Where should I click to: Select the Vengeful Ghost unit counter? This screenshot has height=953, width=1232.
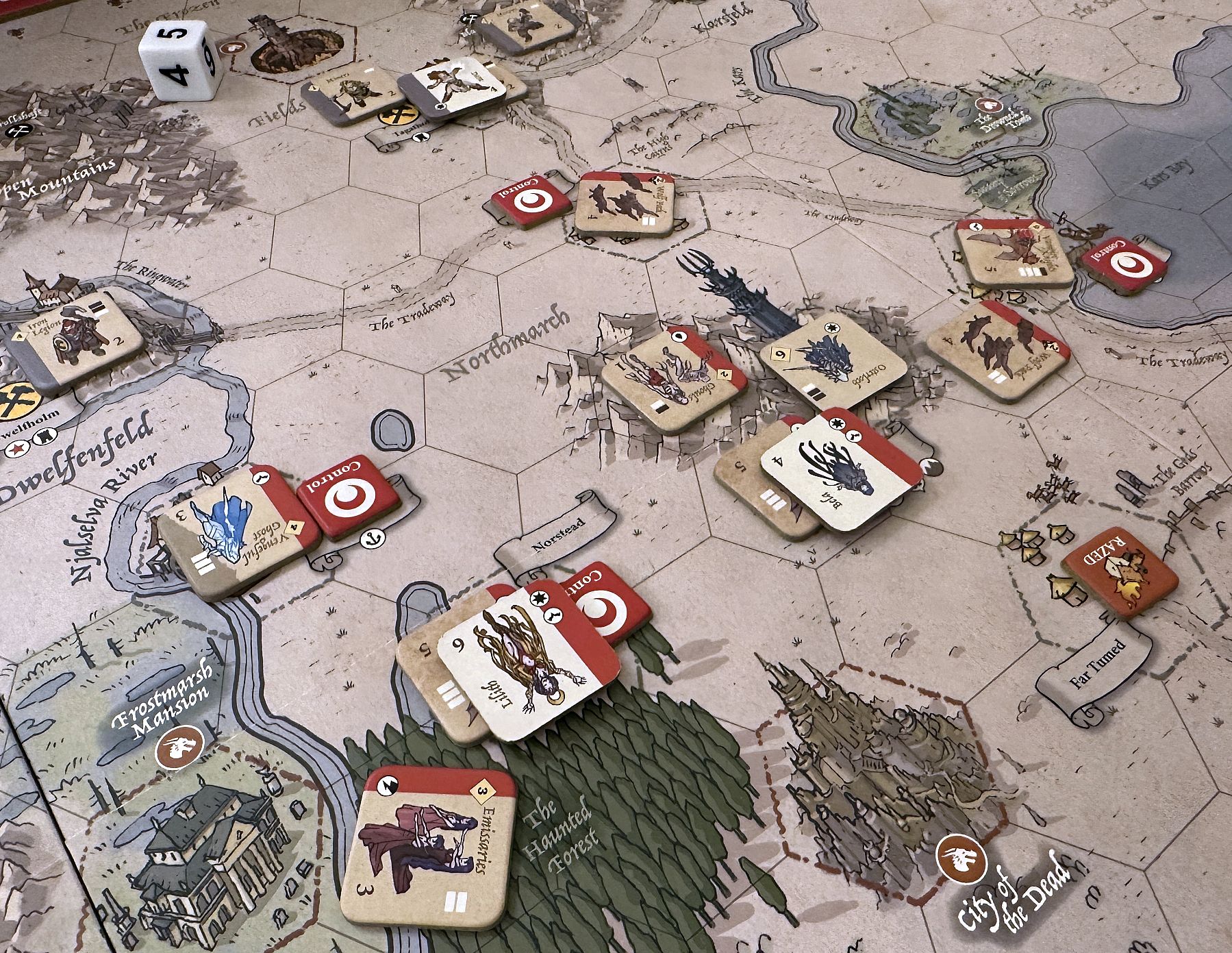coord(238,532)
